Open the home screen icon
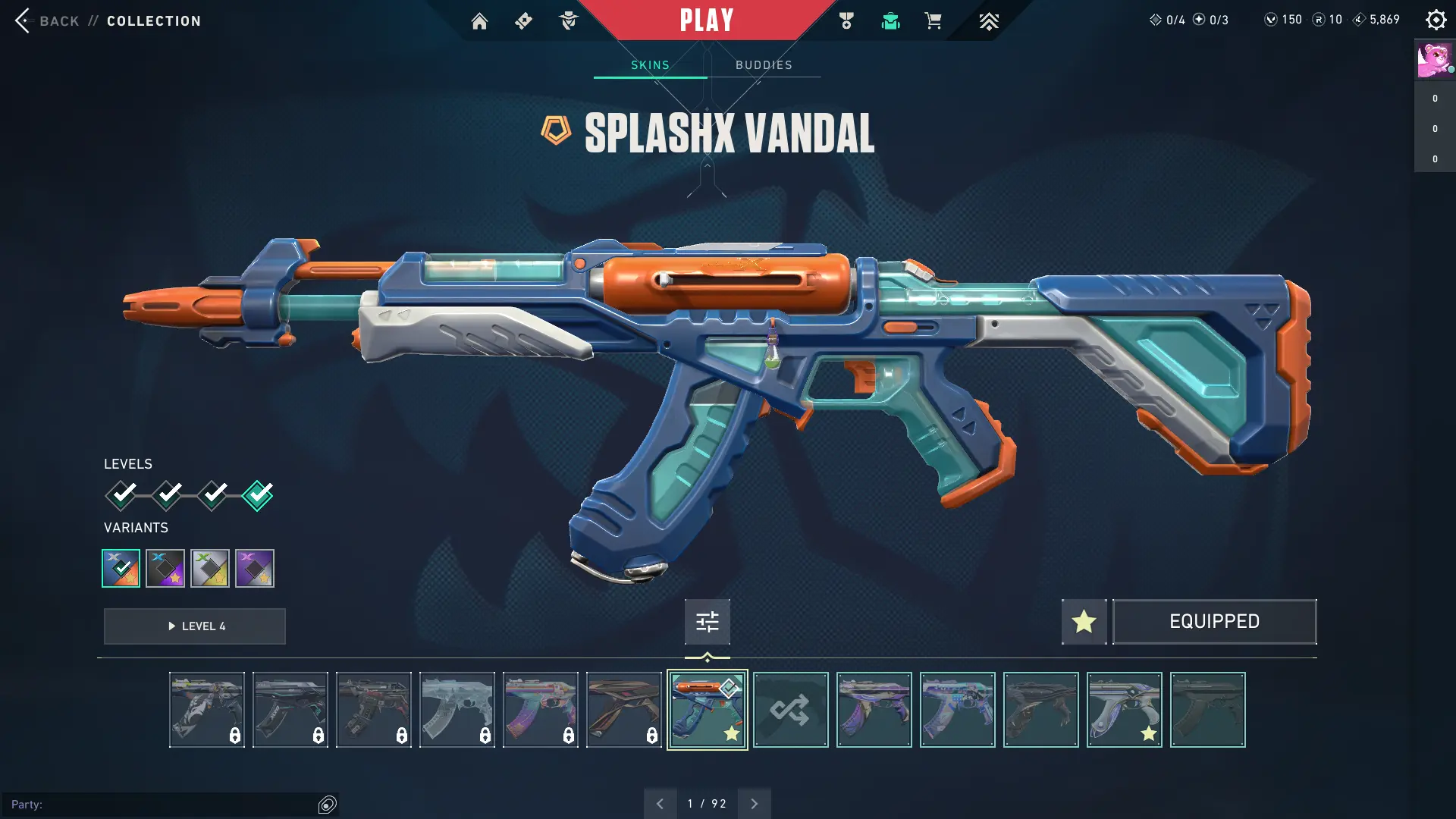The image size is (1456, 819). pos(479,21)
